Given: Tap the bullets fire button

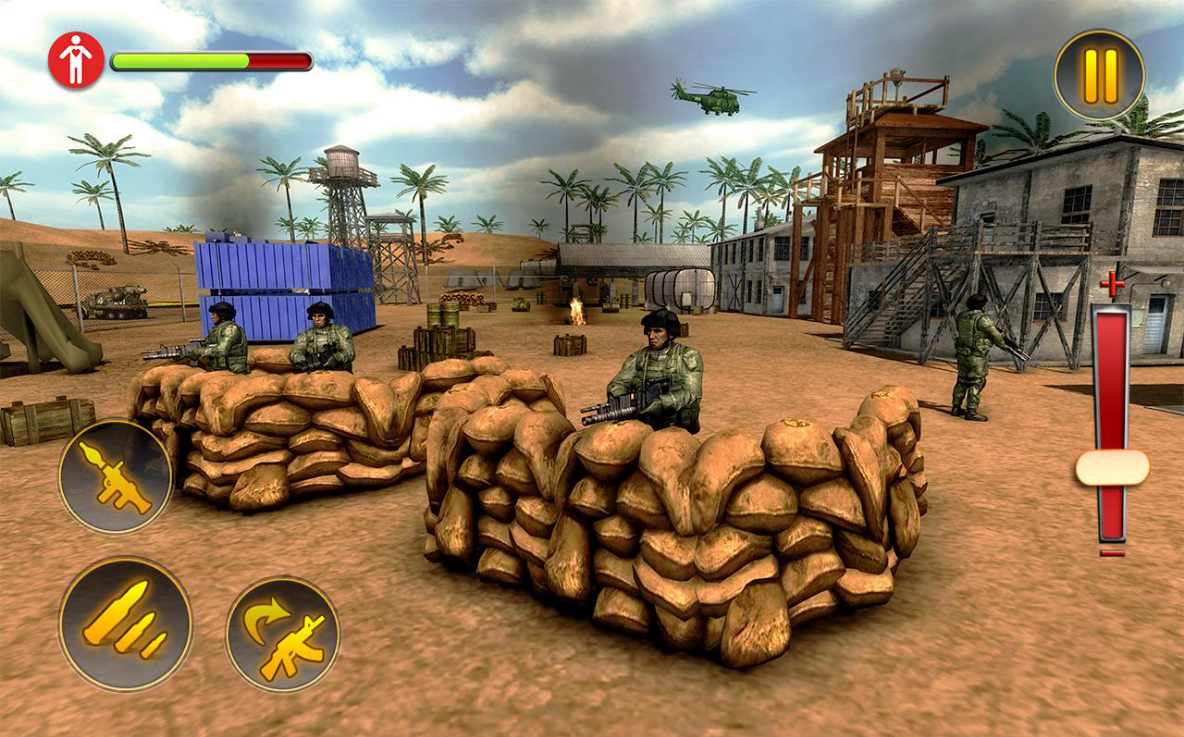Looking at the screenshot, I should 125,623.
